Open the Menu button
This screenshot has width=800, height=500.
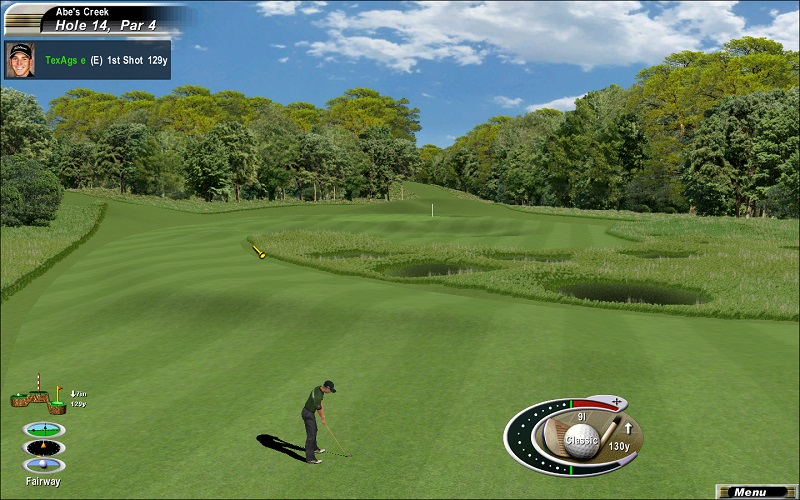pos(756,492)
